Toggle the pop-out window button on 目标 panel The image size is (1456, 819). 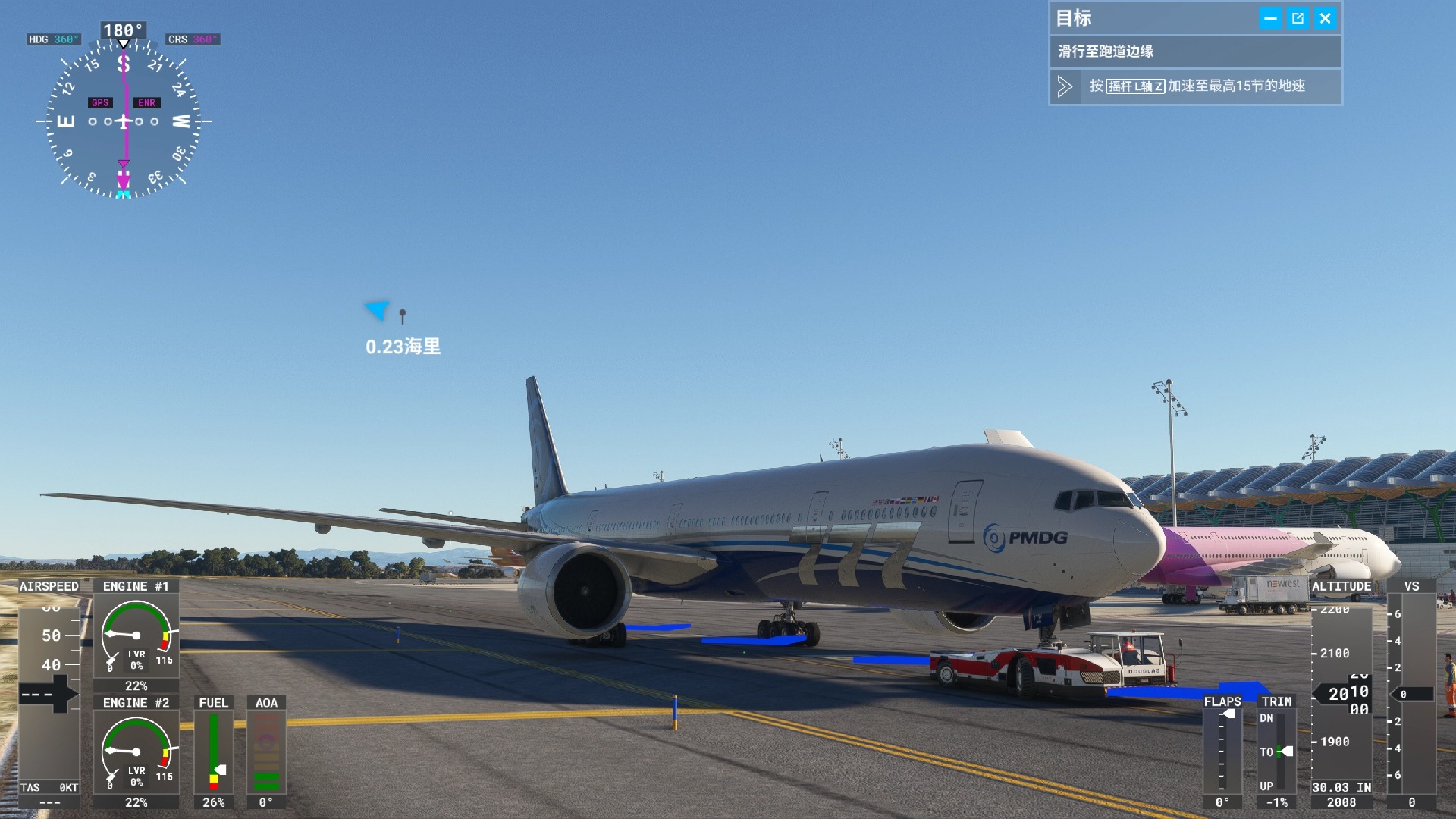[1298, 18]
